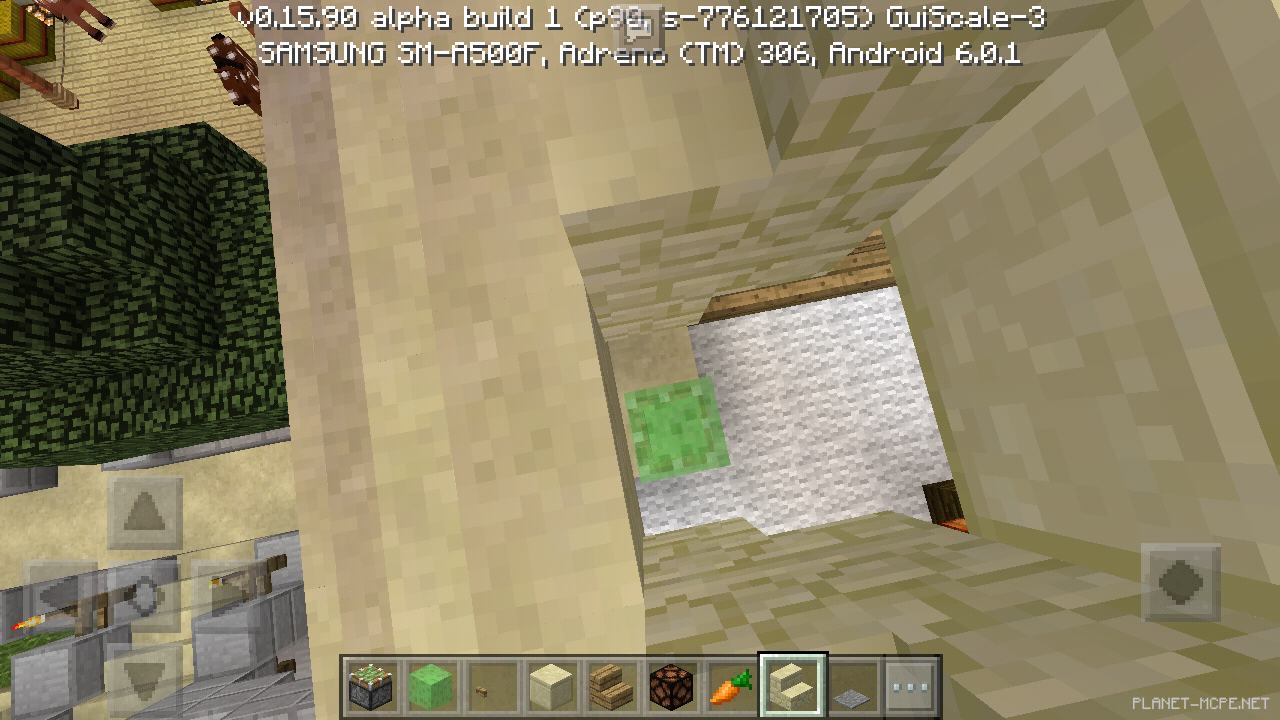This screenshot has height=720, width=1280.
Task: Select the sticky piston in the hotbar
Action: (371, 686)
